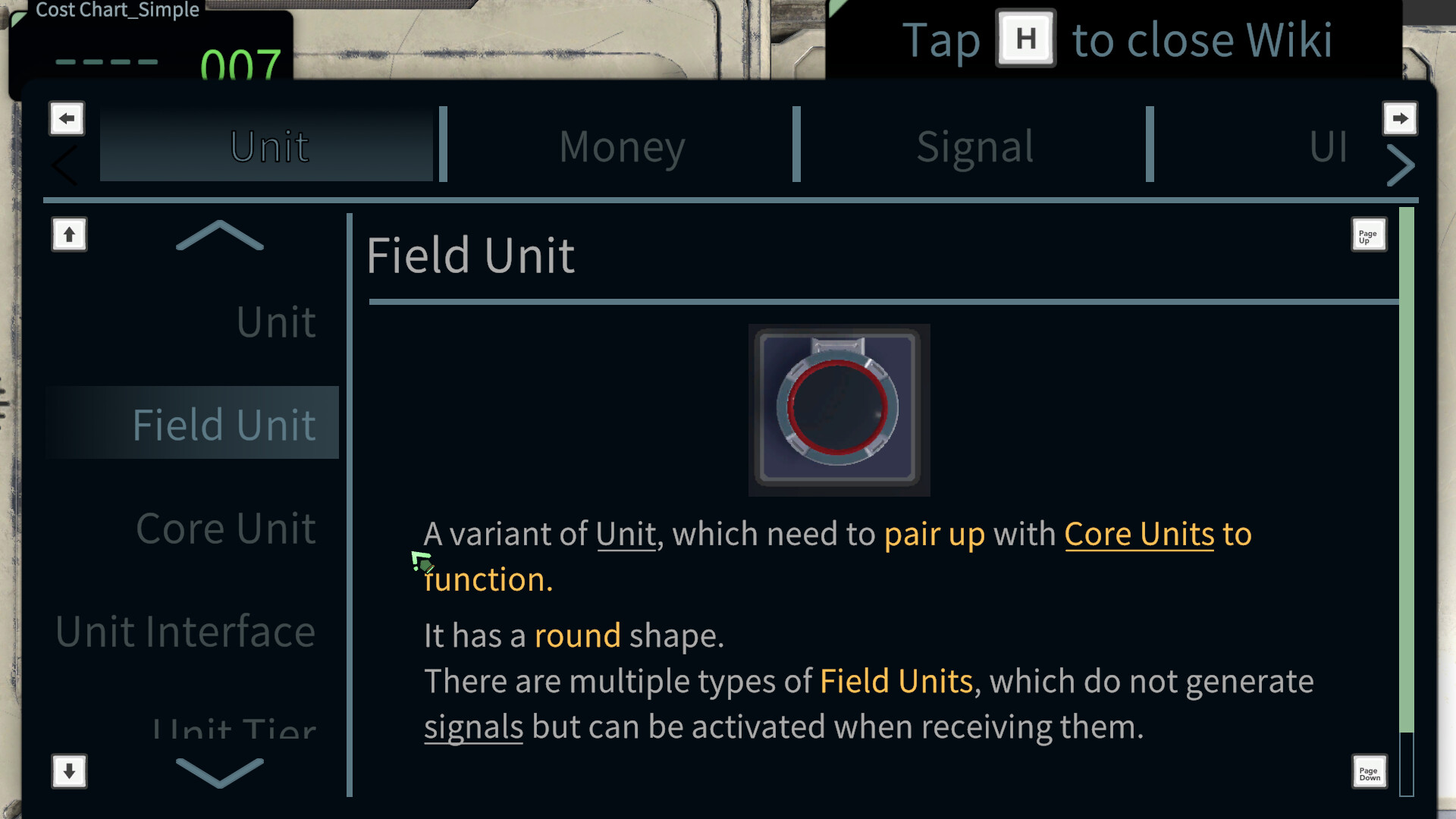Viewport: 1456px width, 819px height.
Task: Follow the signals underlined link
Action: point(472,726)
